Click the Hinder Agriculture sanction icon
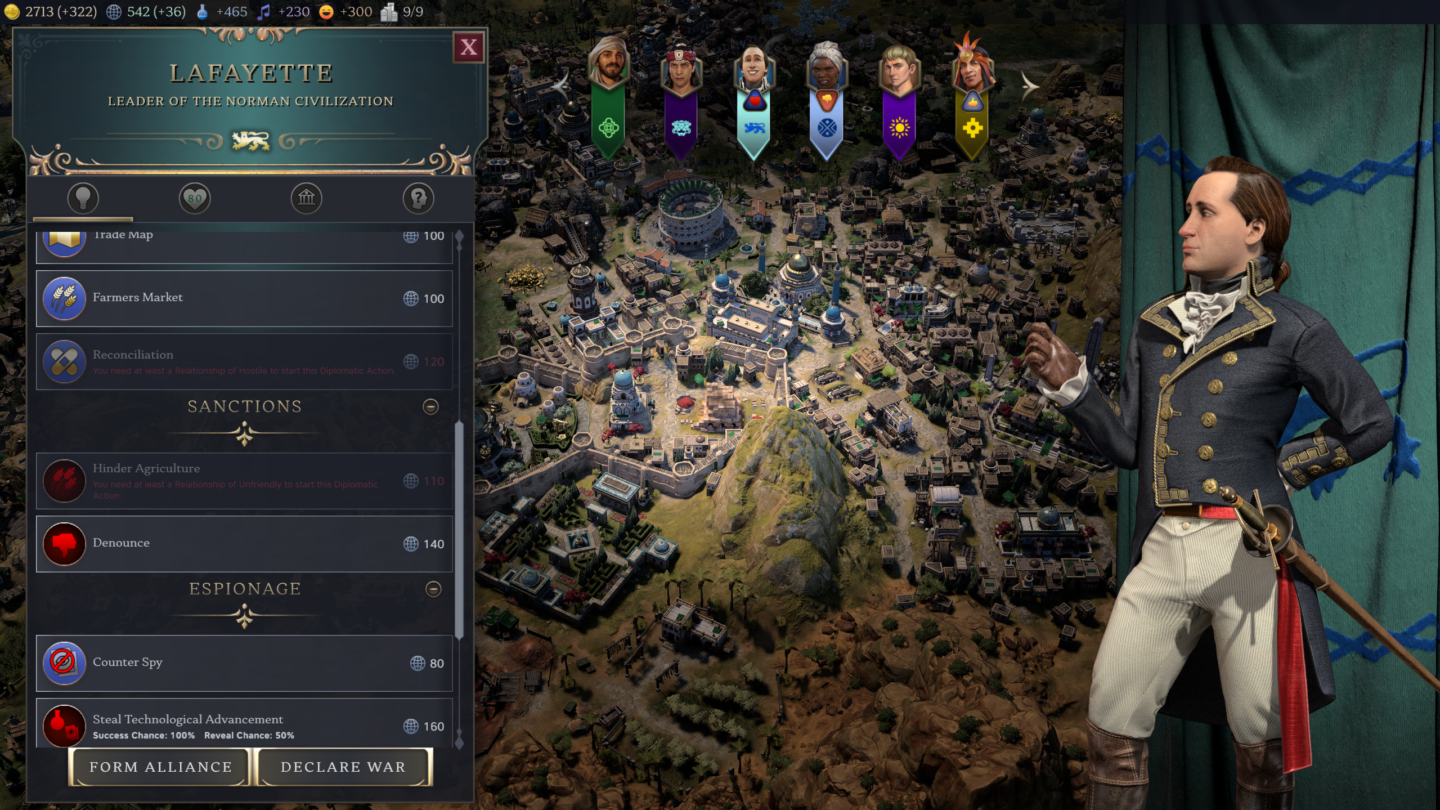This screenshot has height=810, width=1440. point(63,480)
